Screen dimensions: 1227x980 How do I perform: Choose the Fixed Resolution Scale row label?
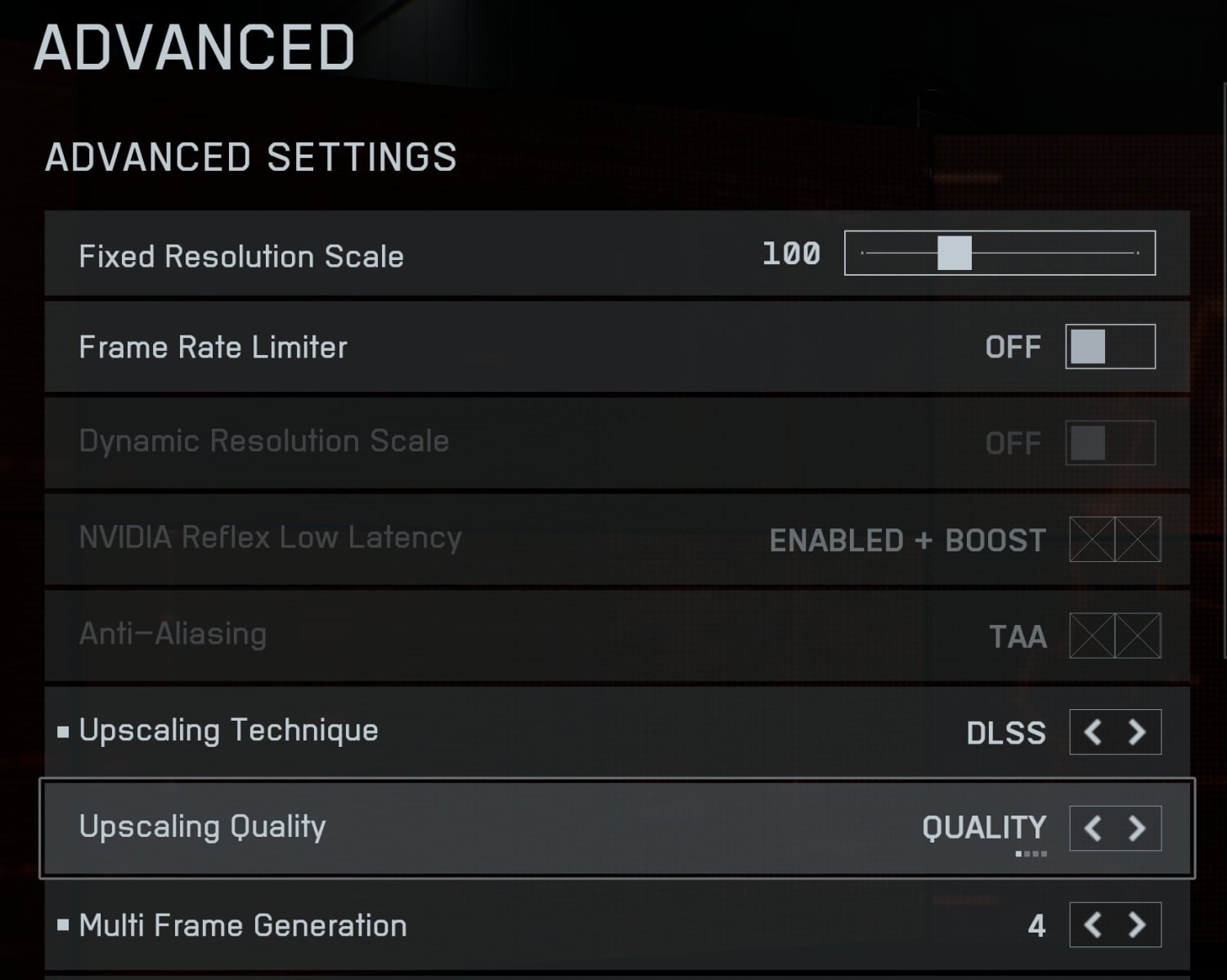[x=241, y=256]
